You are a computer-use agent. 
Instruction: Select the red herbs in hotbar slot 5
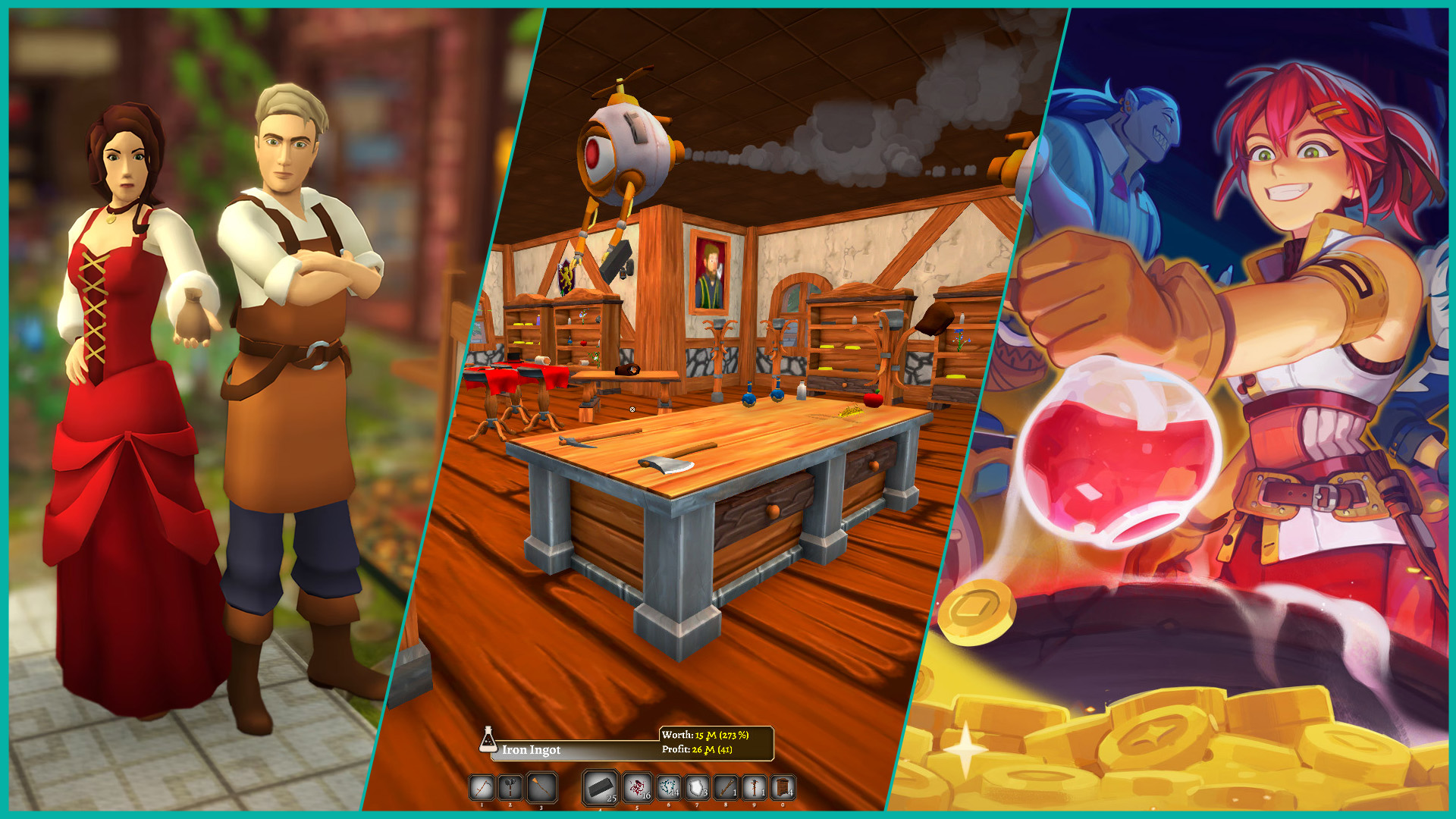coord(635,787)
